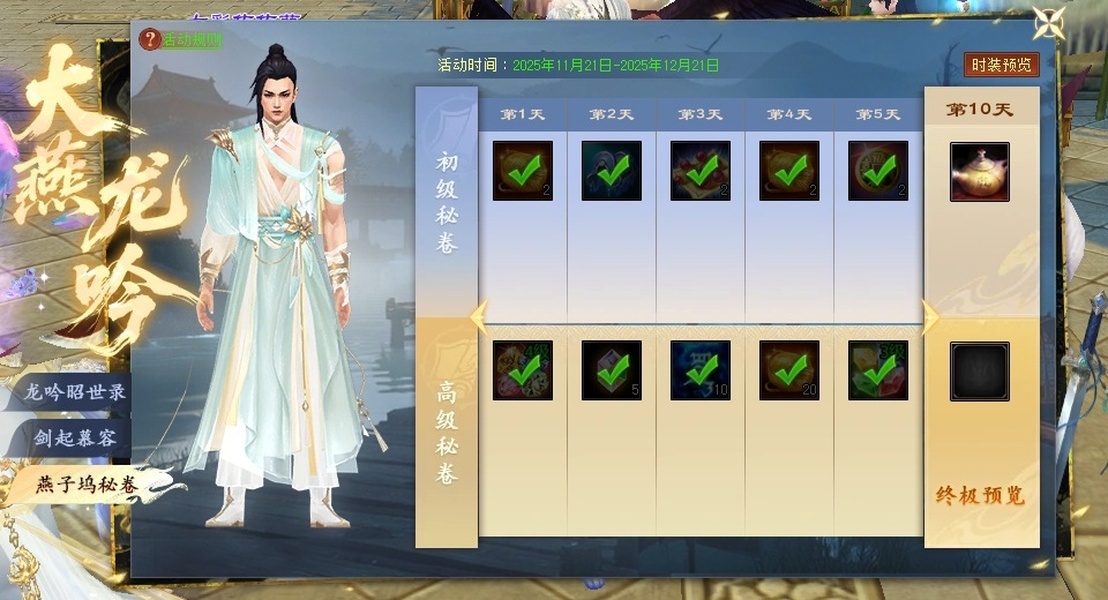Close the event window
Image resolution: width=1108 pixels, height=600 pixels.
coord(1049,23)
